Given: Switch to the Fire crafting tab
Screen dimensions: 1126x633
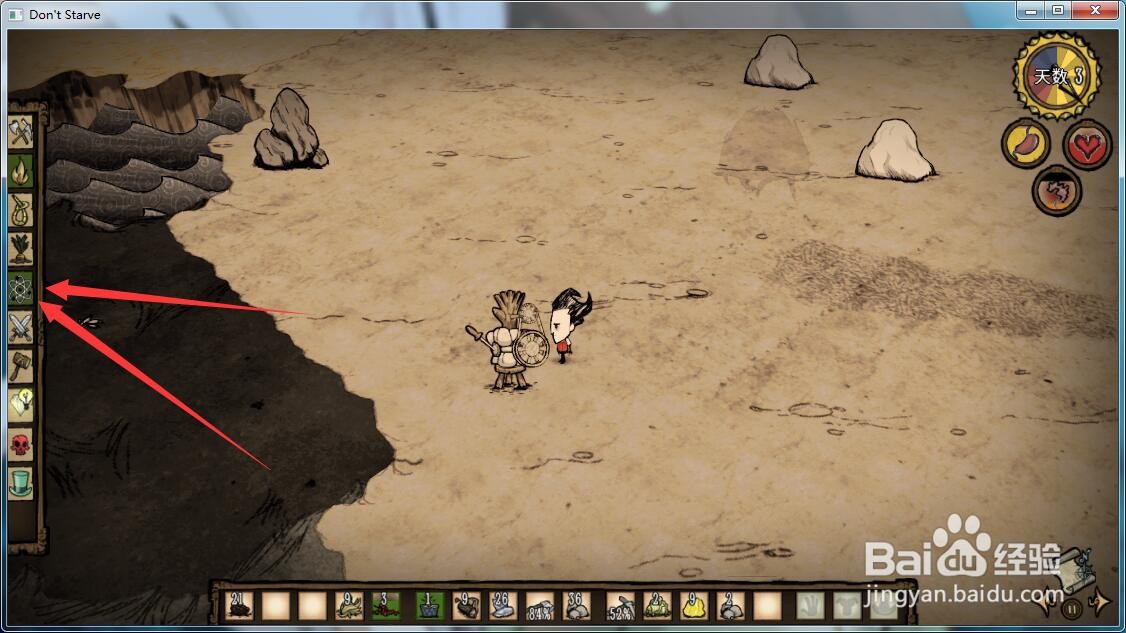Looking at the screenshot, I should tap(21, 171).
